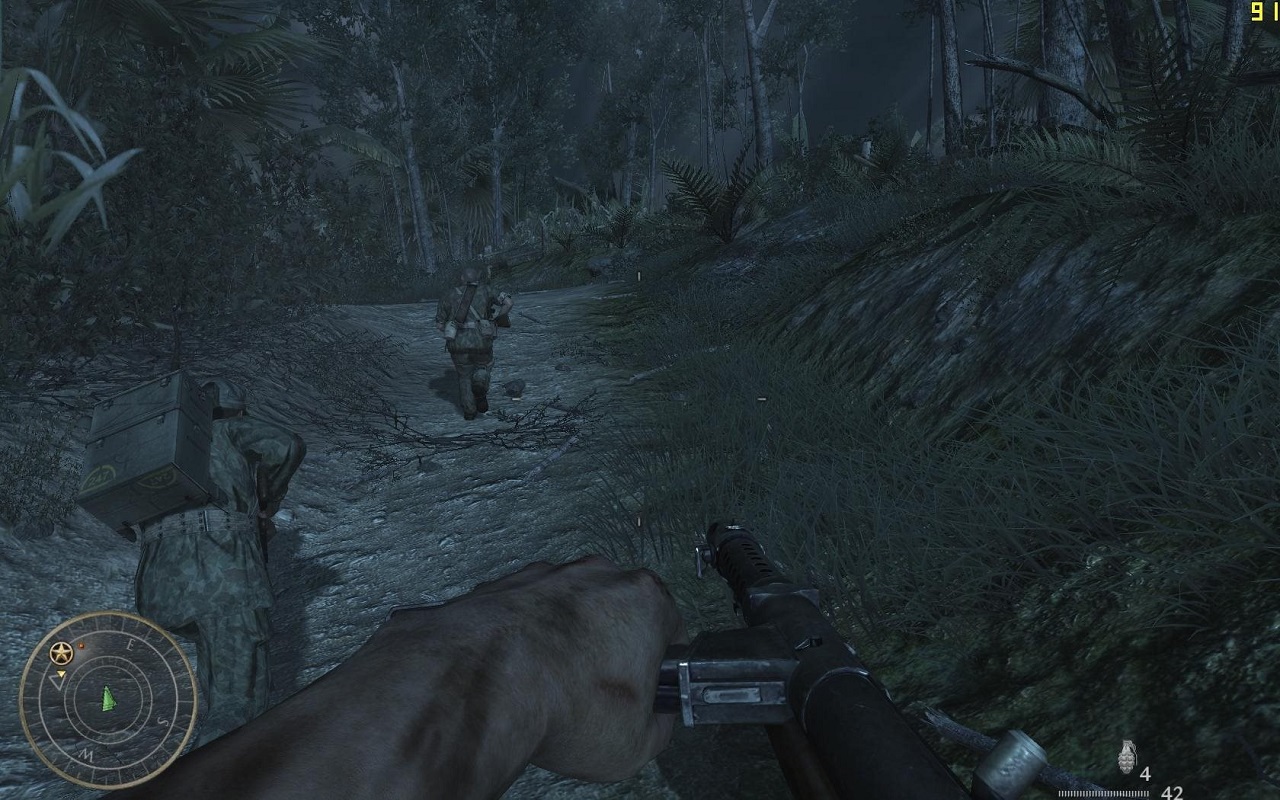The width and height of the screenshot is (1280, 800).
Task: Select the star objective marker on compass
Action: pyautogui.click(x=60, y=654)
